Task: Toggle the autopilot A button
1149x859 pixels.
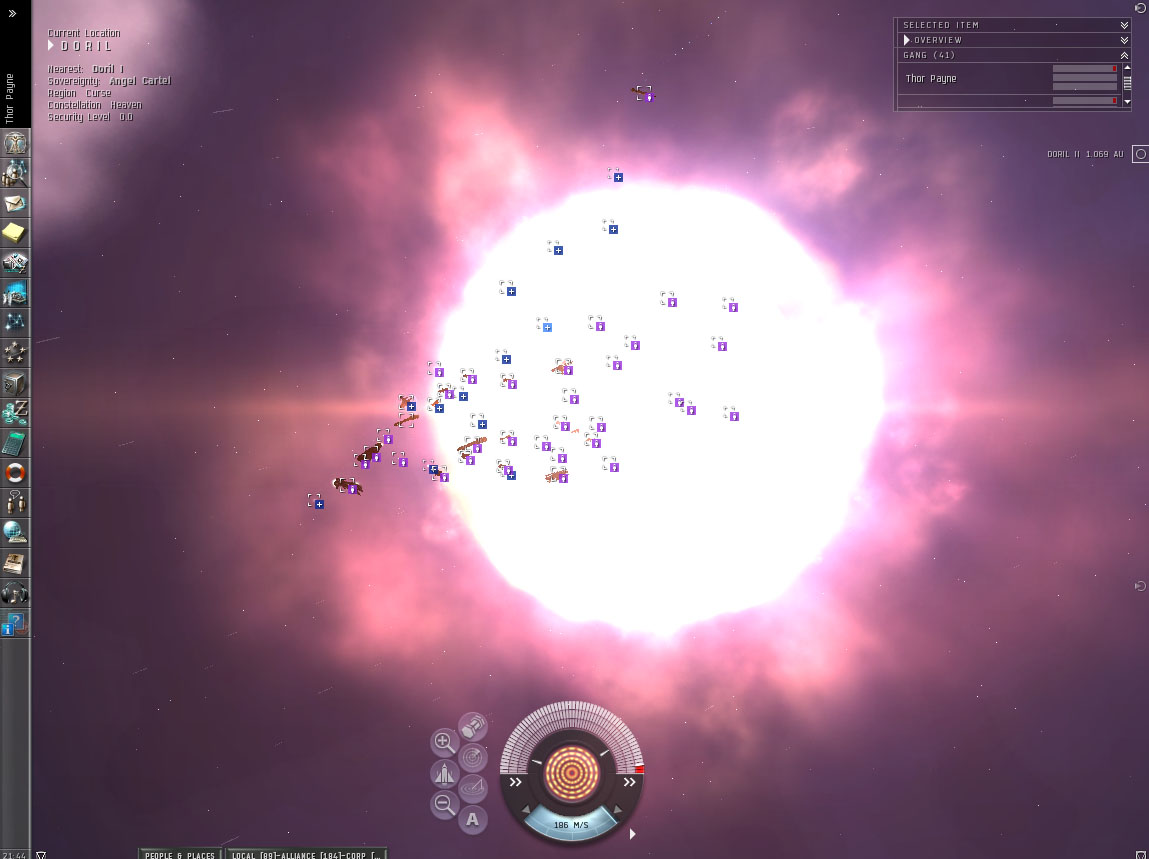Action: coord(472,820)
